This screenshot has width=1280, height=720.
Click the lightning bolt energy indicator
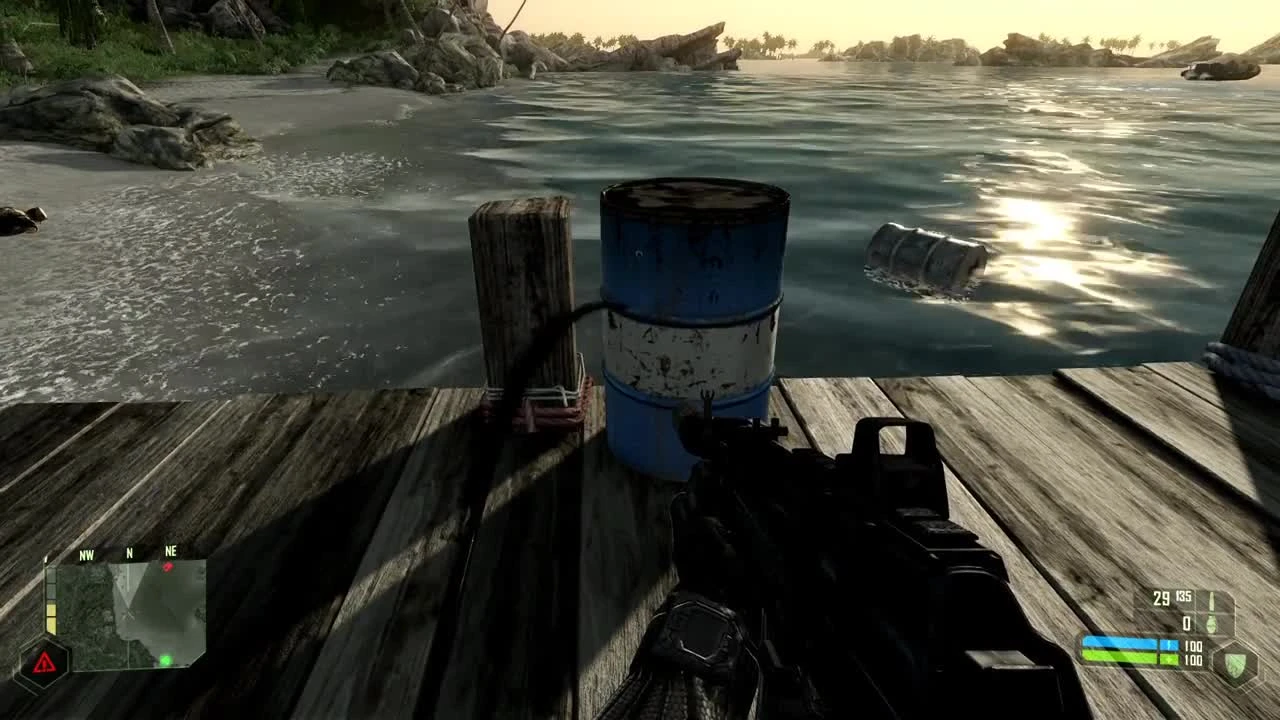[1169, 645]
